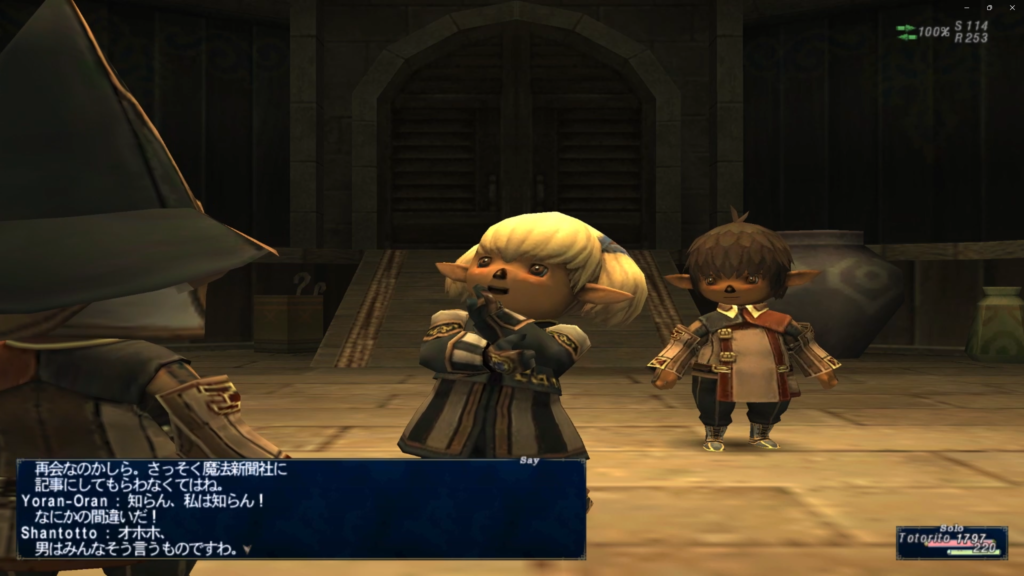This screenshot has height=576, width=1024.
Task: Maximize the game window
Action: pyautogui.click(x=988, y=7)
